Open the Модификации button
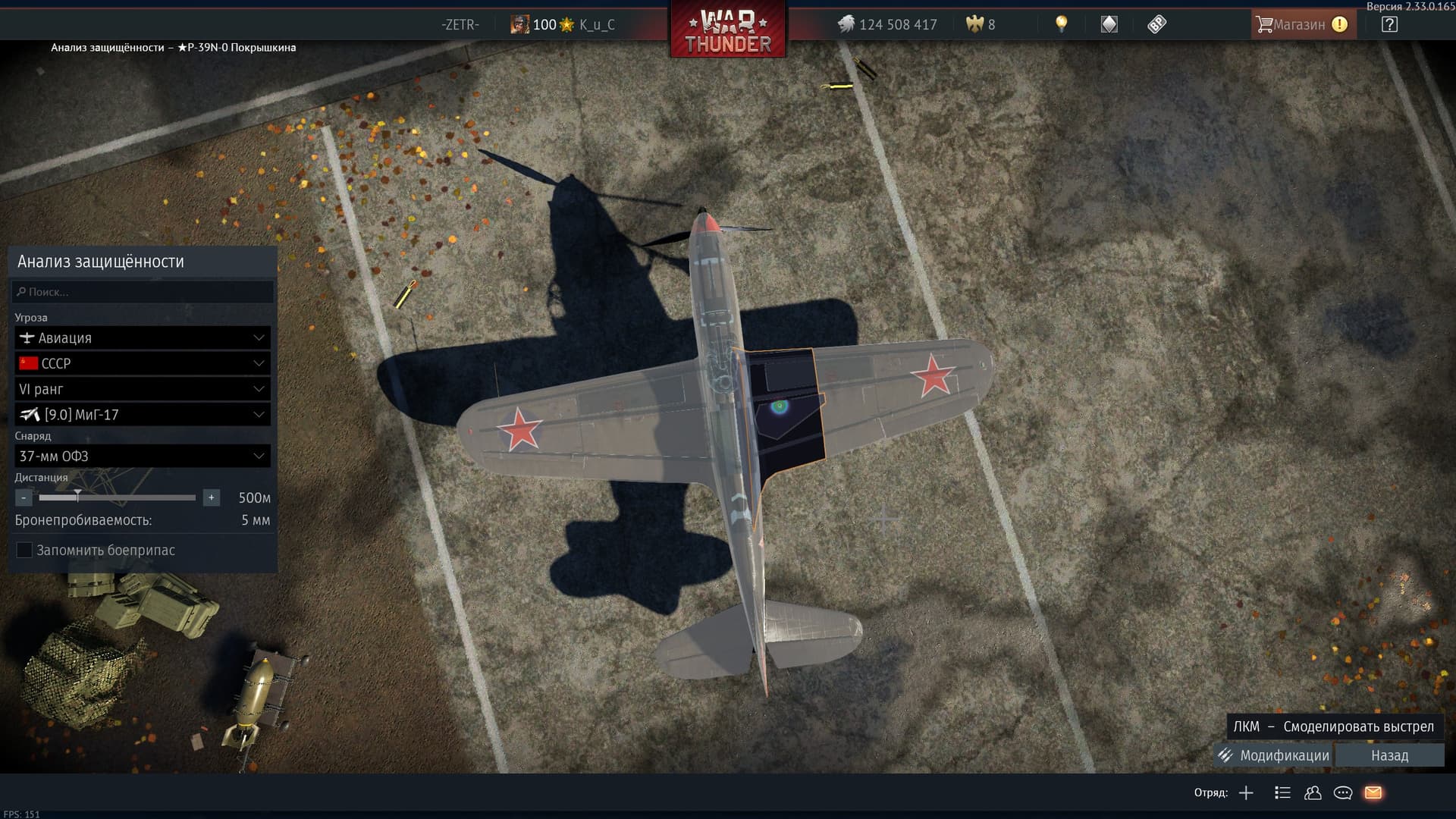Image resolution: width=1456 pixels, height=819 pixels. (1275, 755)
